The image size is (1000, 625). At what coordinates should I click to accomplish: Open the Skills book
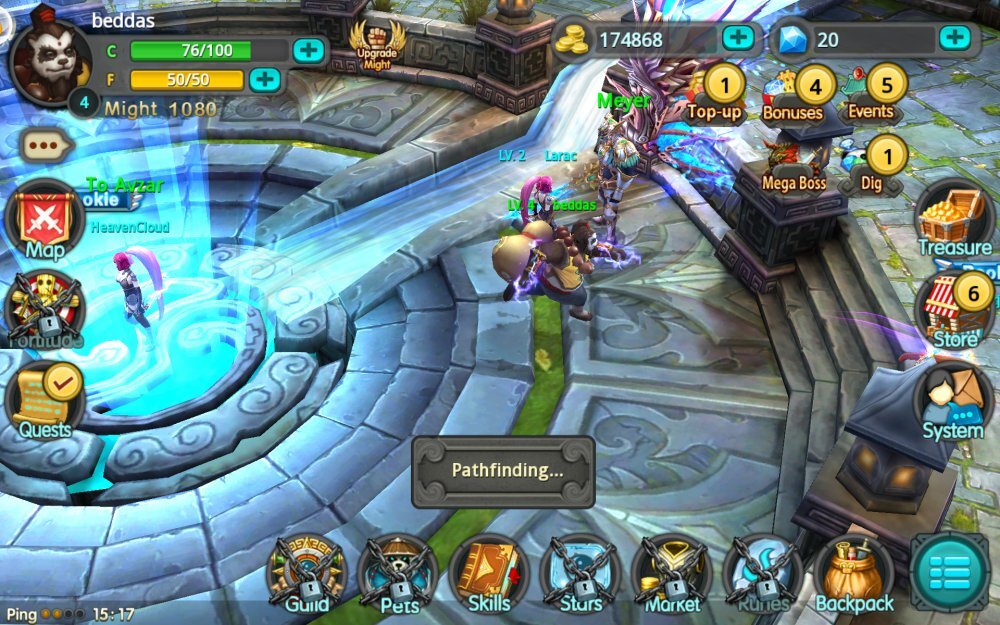point(489,575)
